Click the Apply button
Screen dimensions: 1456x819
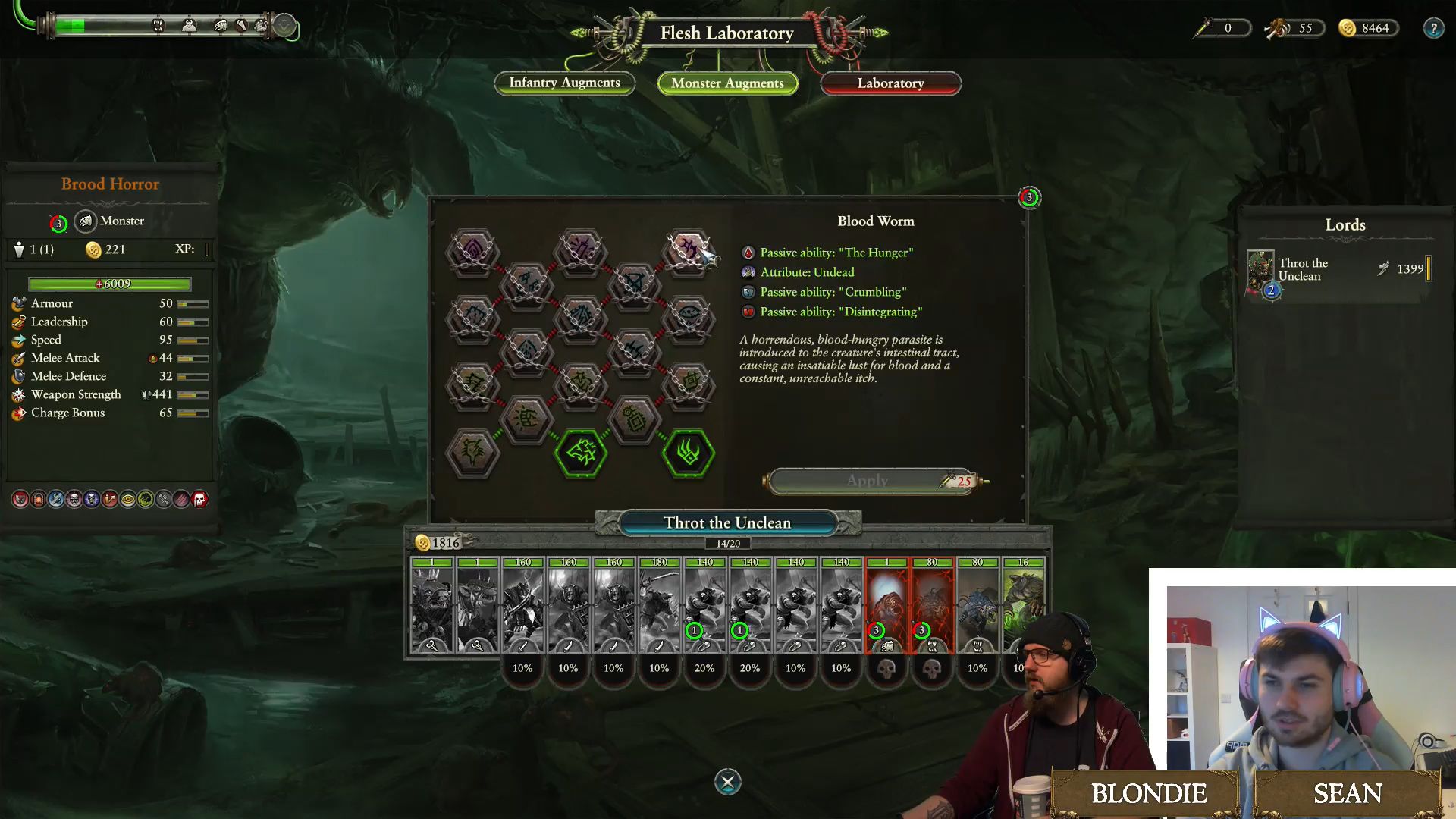[x=869, y=481]
